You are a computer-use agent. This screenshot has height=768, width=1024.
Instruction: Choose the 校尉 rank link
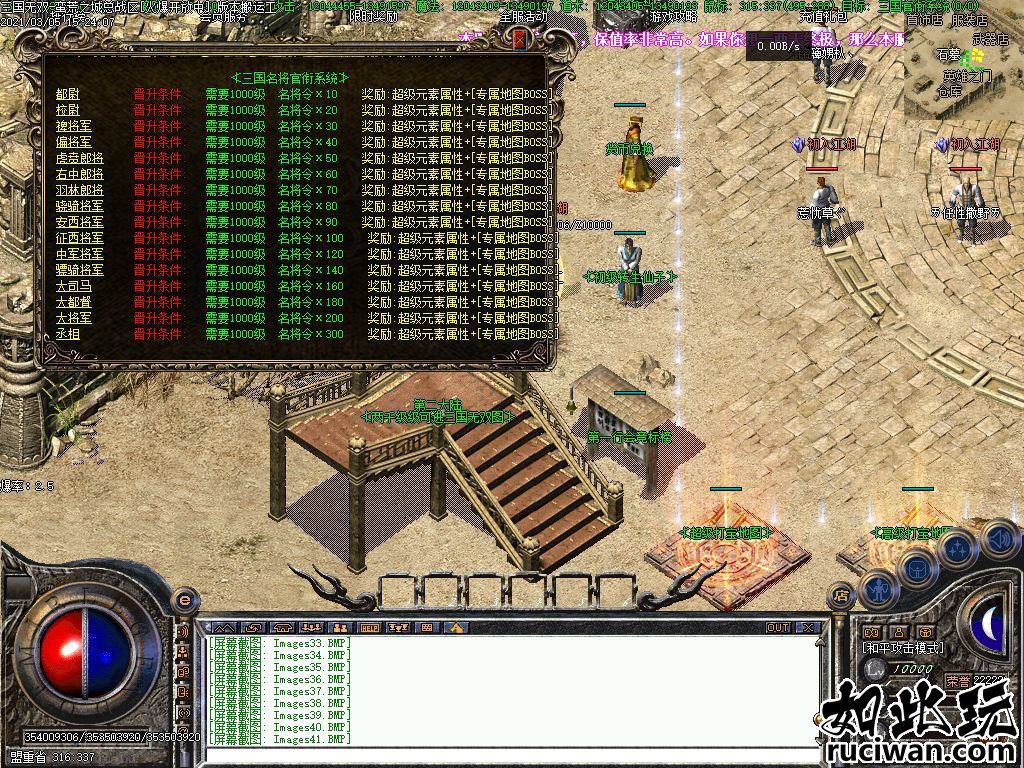click(68, 110)
